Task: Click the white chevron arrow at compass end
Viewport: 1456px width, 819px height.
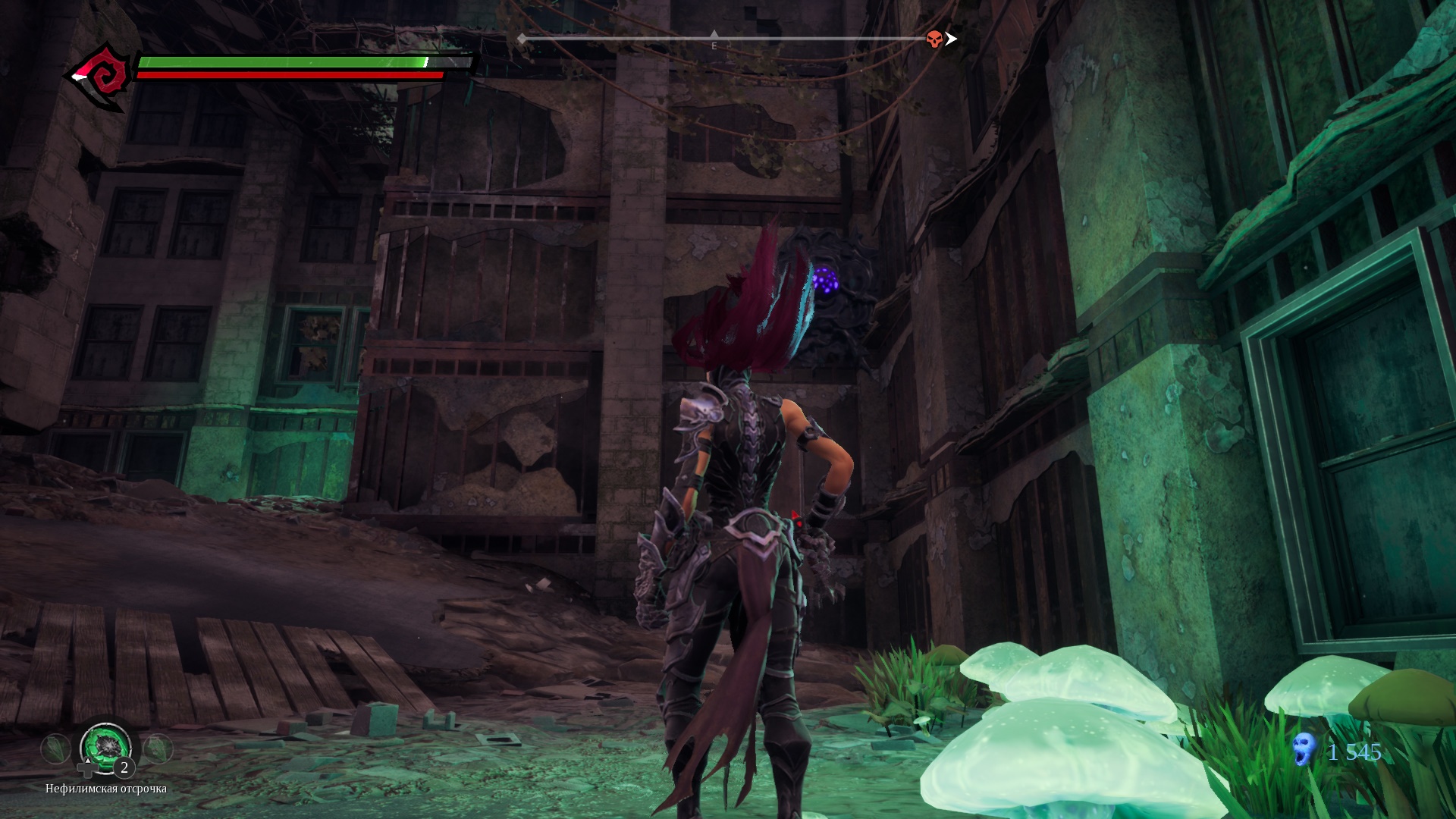Action: point(953,39)
